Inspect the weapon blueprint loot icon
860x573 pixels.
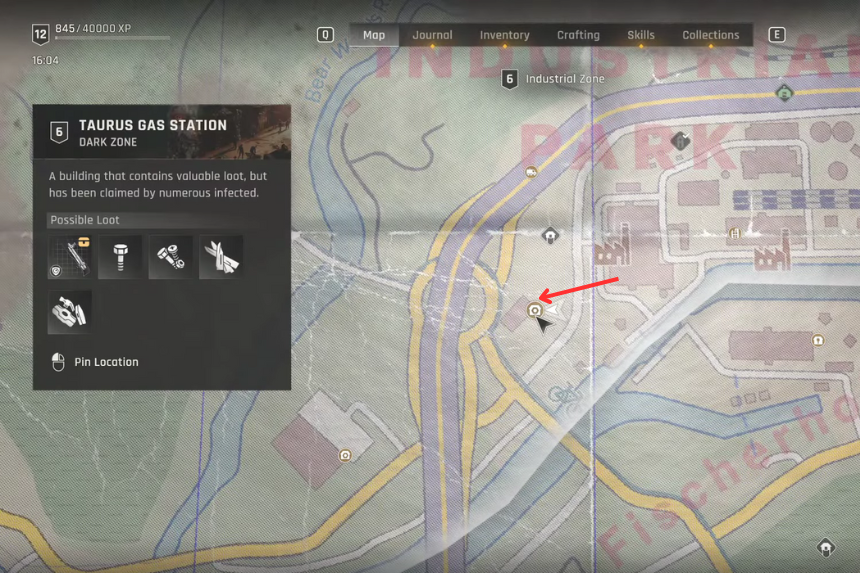coord(70,257)
